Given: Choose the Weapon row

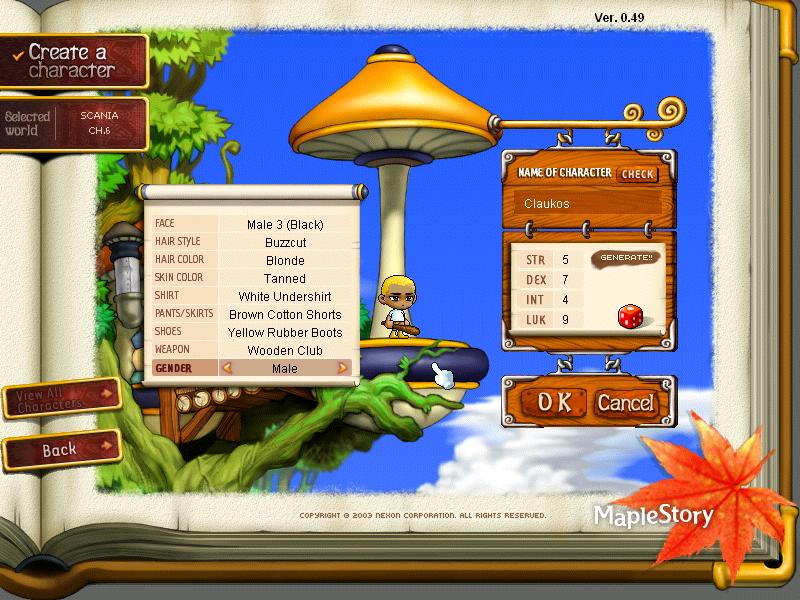Looking at the screenshot, I should point(253,350).
